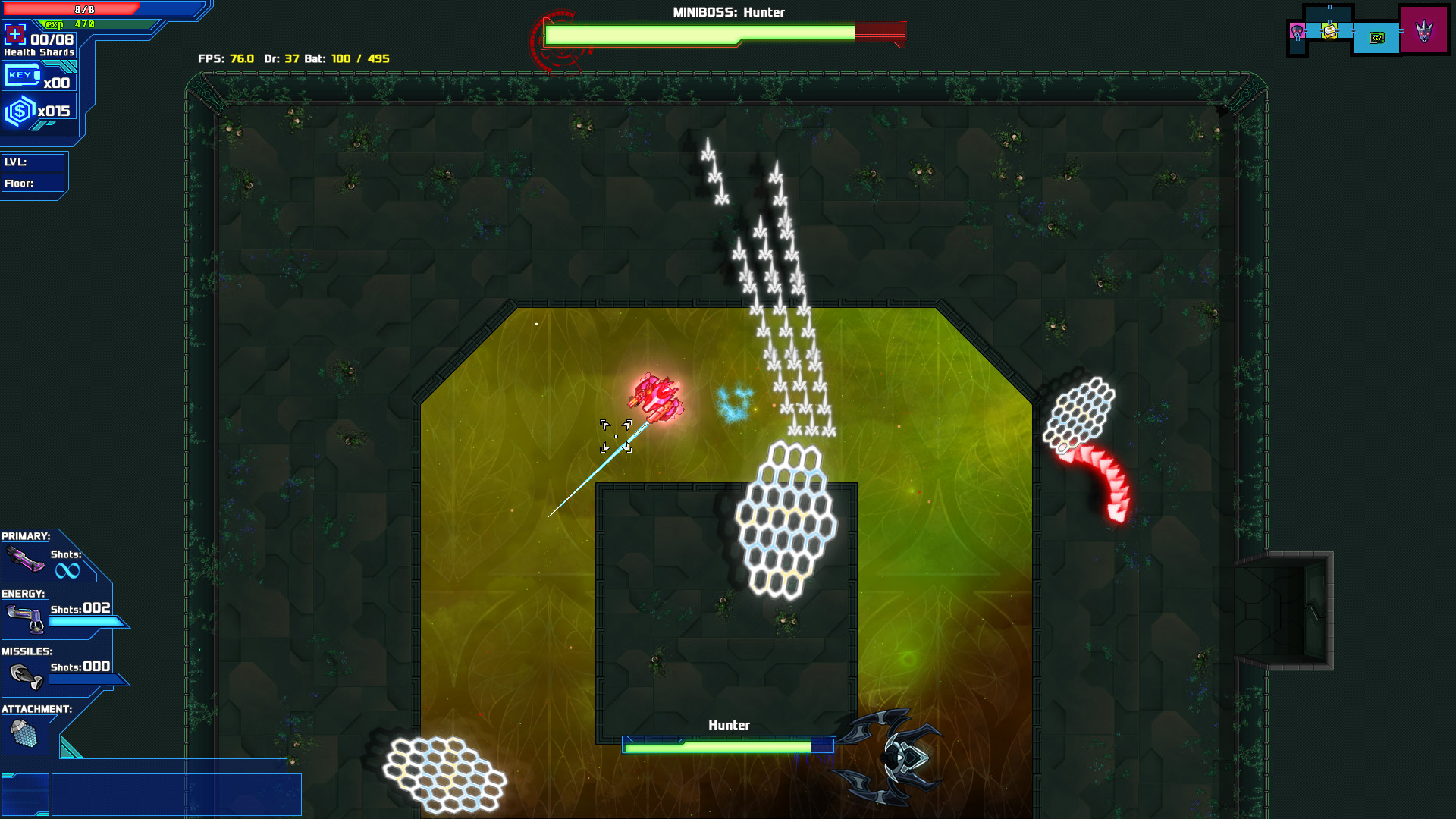The width and height of the screenshot is (1456, 819).
Task: Click the KEY room icon on the minimap
Action: (x=1377, y=37)
